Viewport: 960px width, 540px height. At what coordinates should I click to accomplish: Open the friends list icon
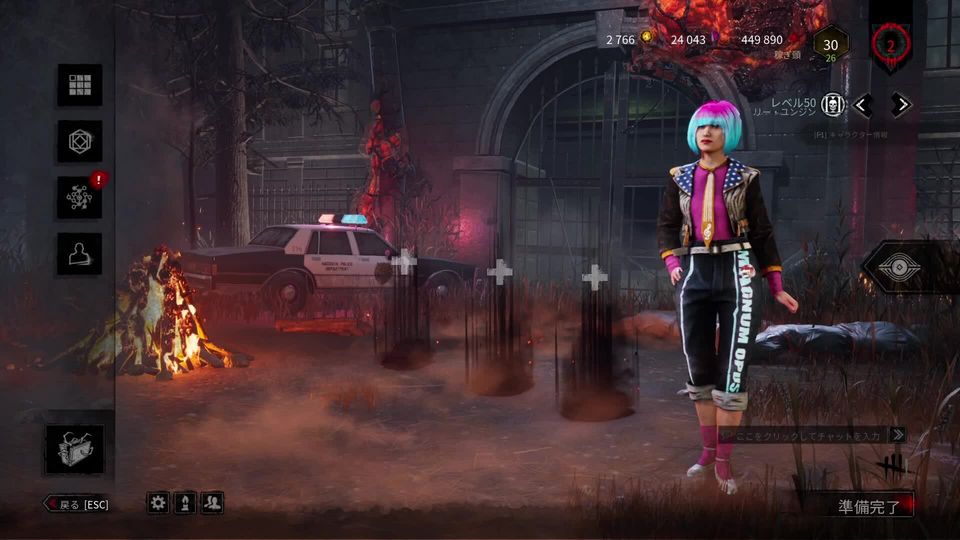pos(212,503)
